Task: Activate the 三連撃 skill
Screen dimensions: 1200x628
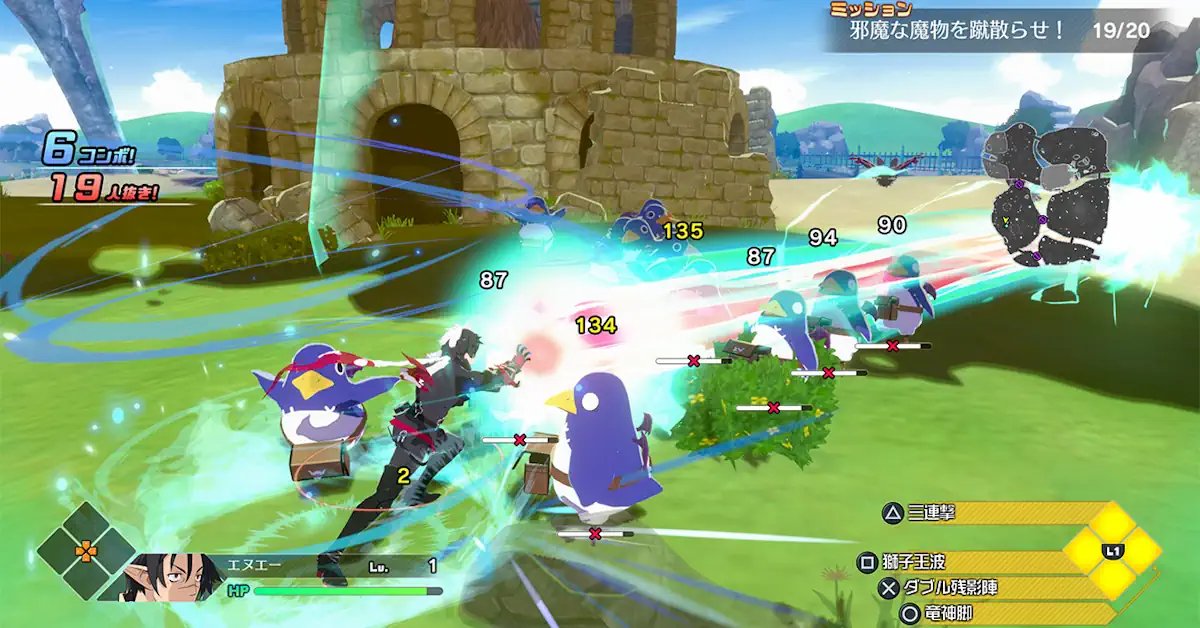Action: point(932,514)
